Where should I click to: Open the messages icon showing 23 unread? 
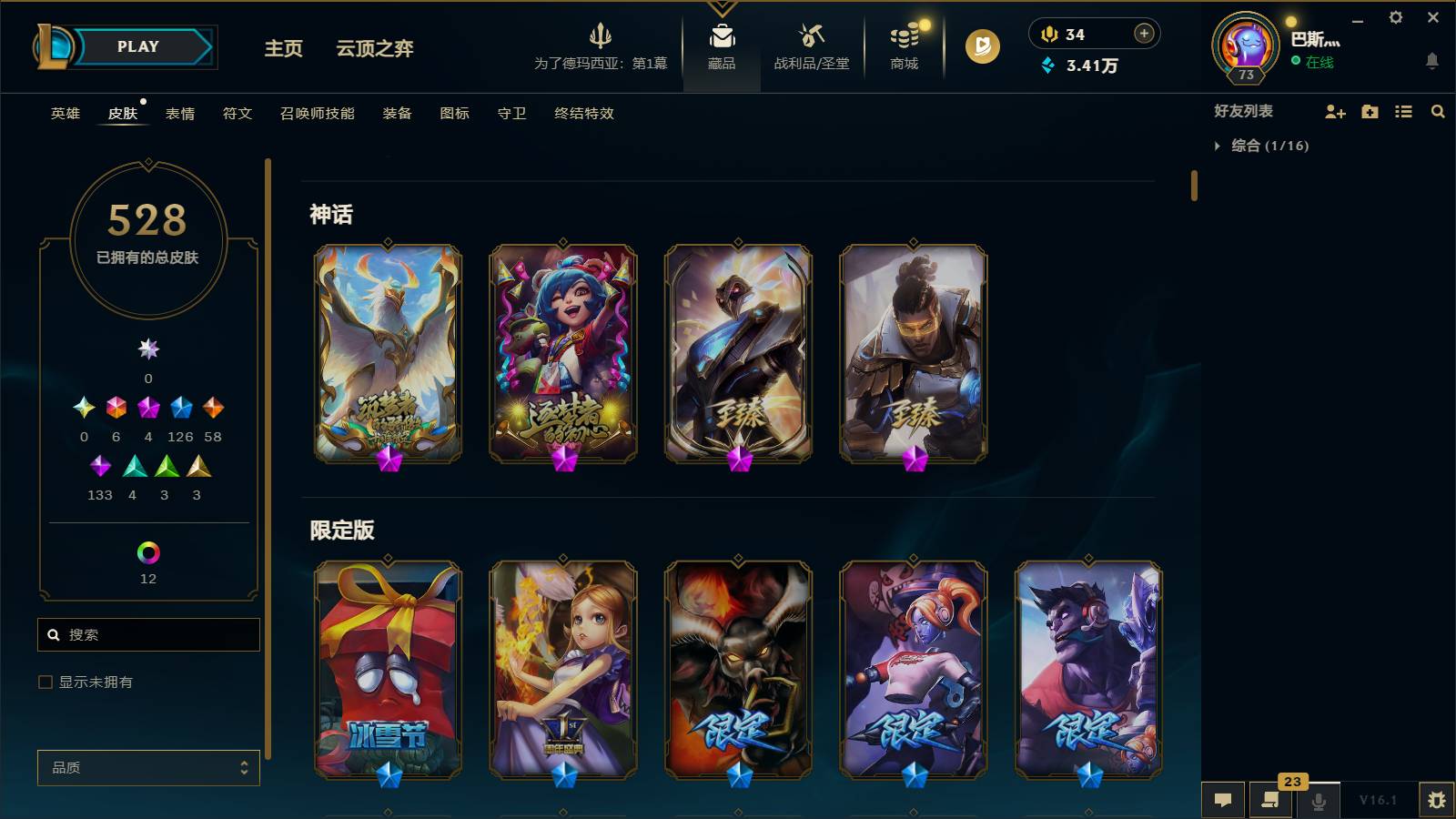pos(1270,801)
